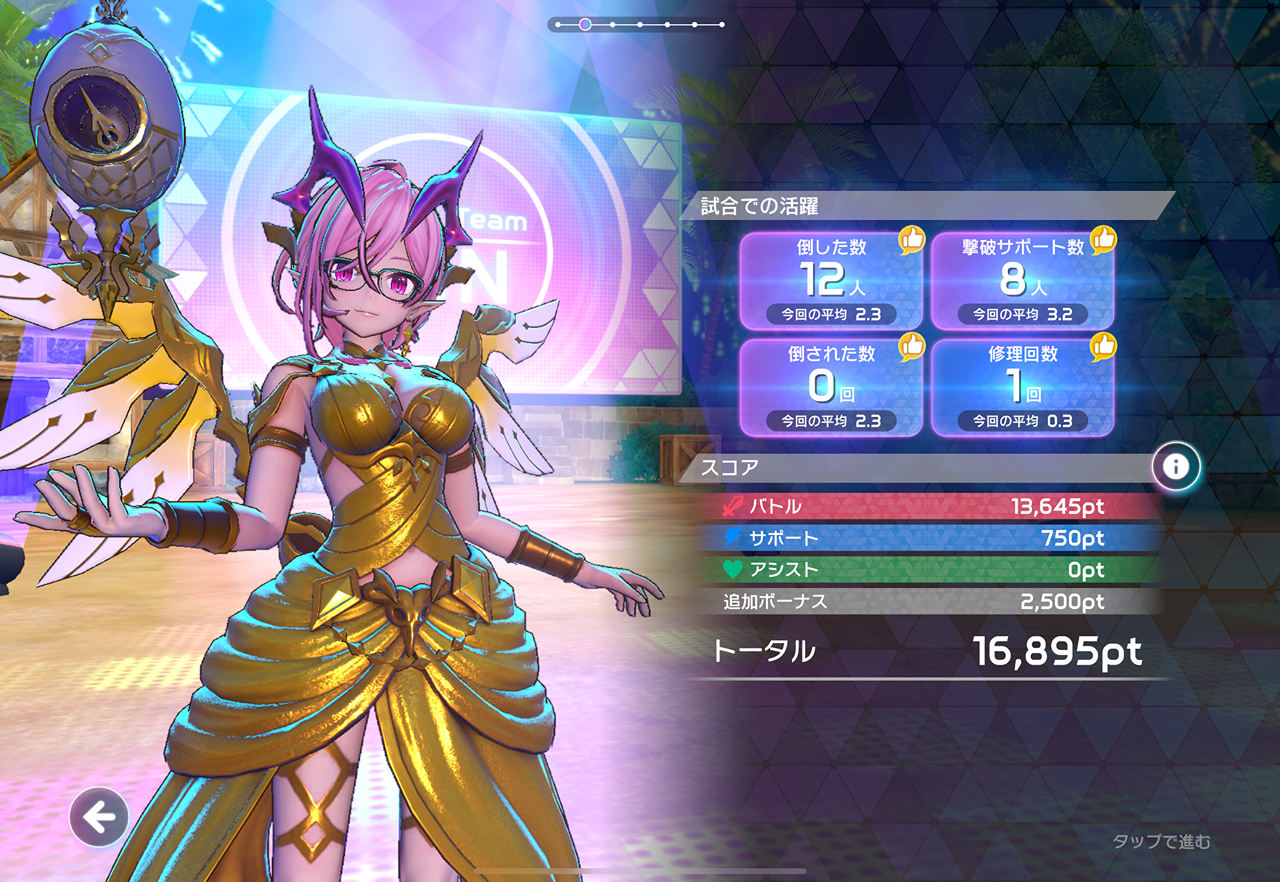Tap the タップで進む prompt to continue
1280x882 pixels.
(x=1161, y=842)
